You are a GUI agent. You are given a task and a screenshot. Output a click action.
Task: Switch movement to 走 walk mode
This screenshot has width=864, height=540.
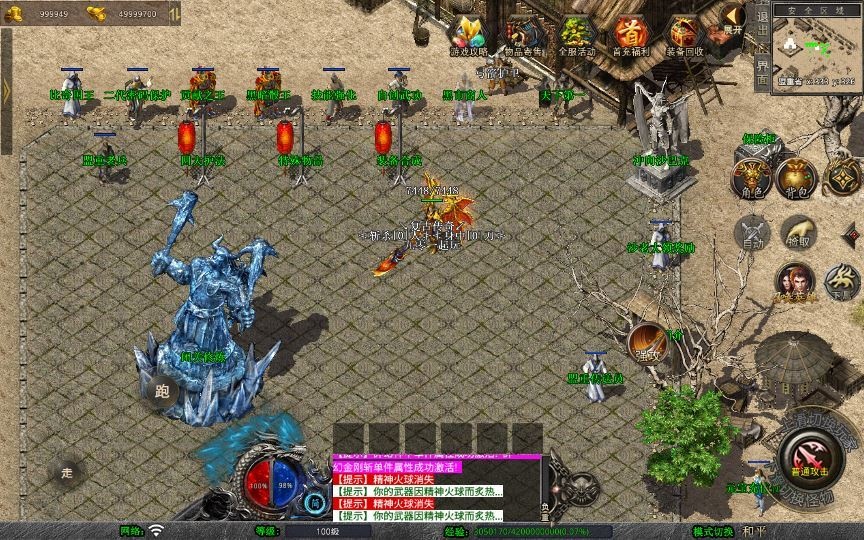67,472
